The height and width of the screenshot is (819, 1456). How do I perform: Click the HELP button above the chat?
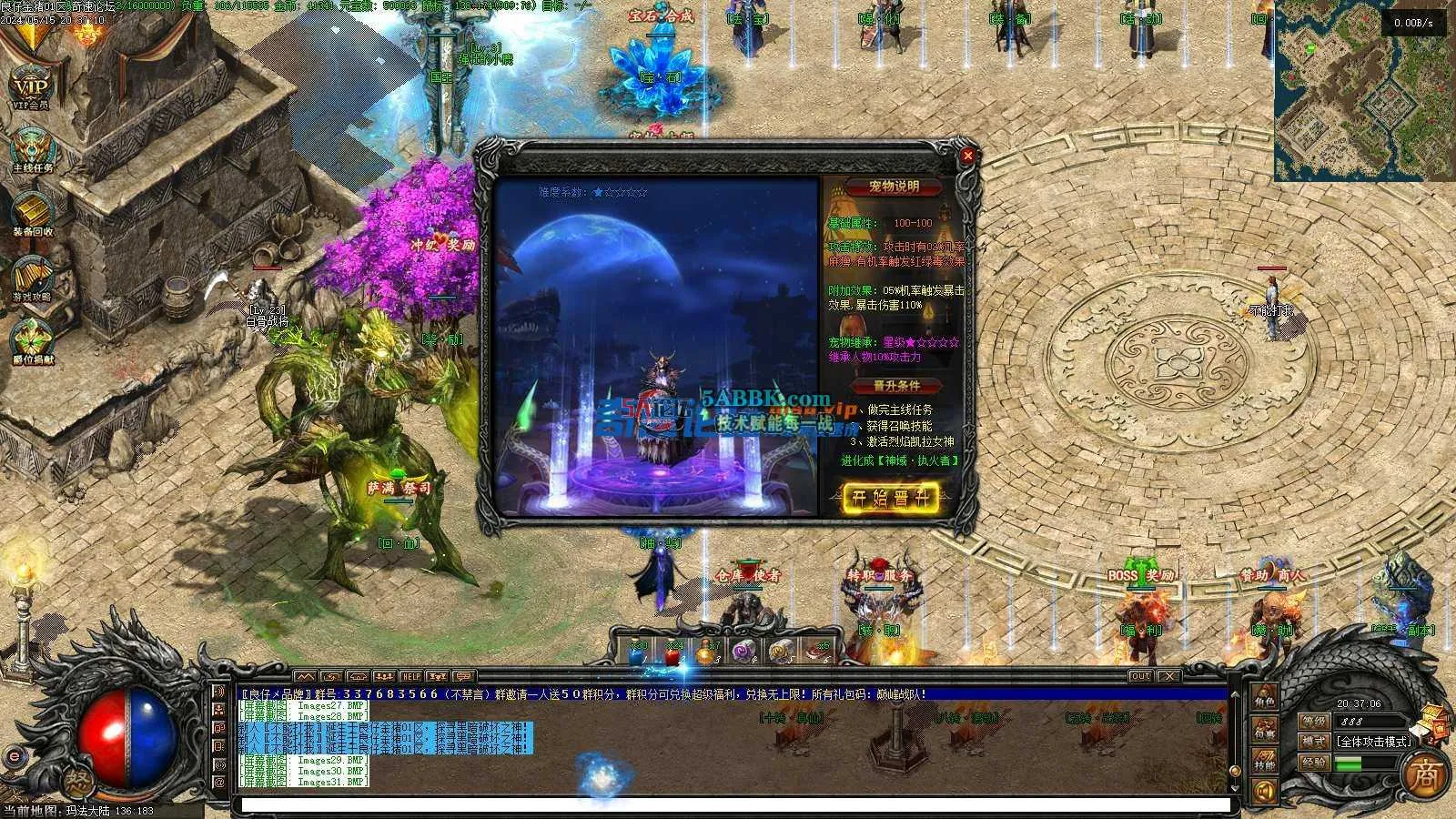[411, 677]
